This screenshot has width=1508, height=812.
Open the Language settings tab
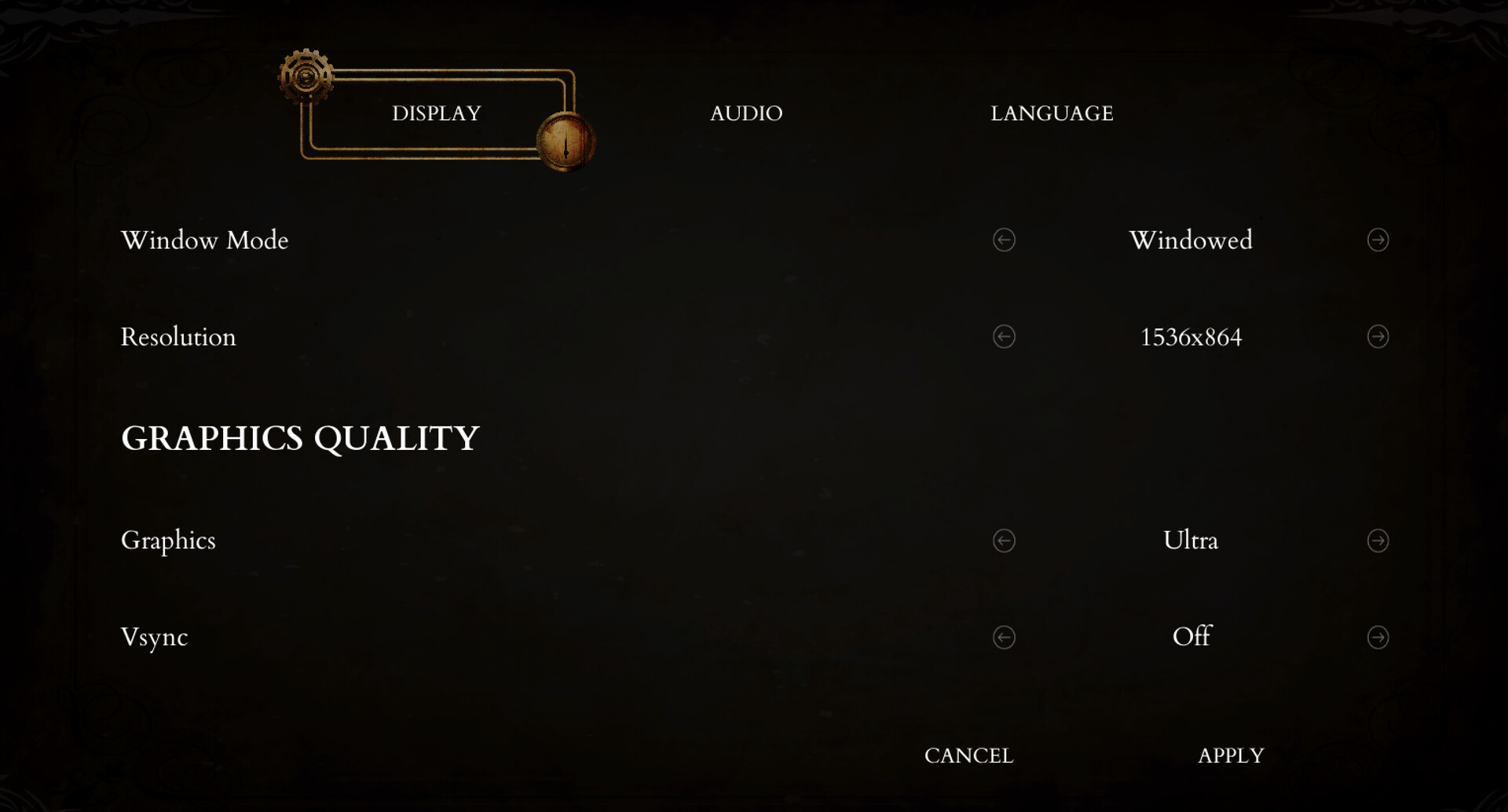tap(1052, 113)
